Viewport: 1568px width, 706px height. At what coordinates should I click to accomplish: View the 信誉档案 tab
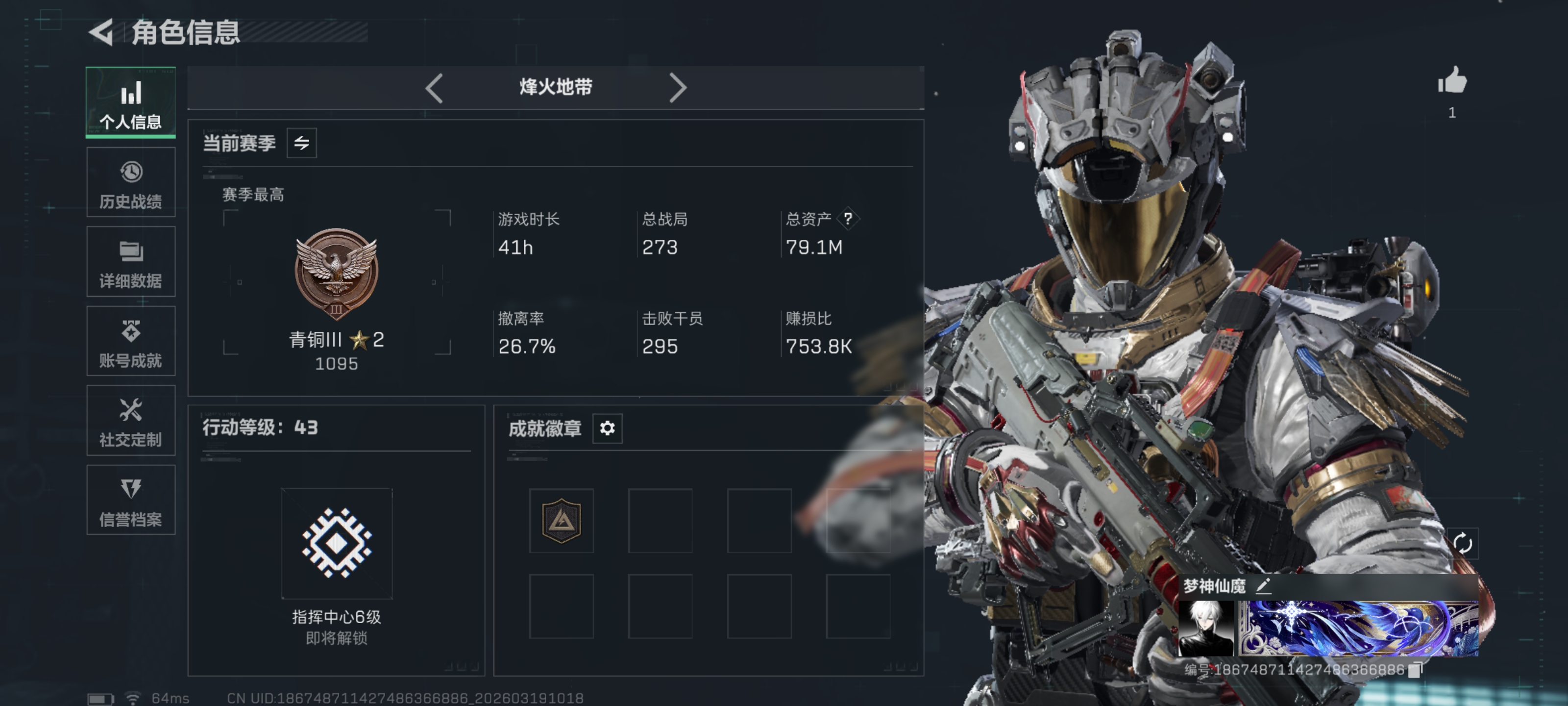(x=131, y=500)
